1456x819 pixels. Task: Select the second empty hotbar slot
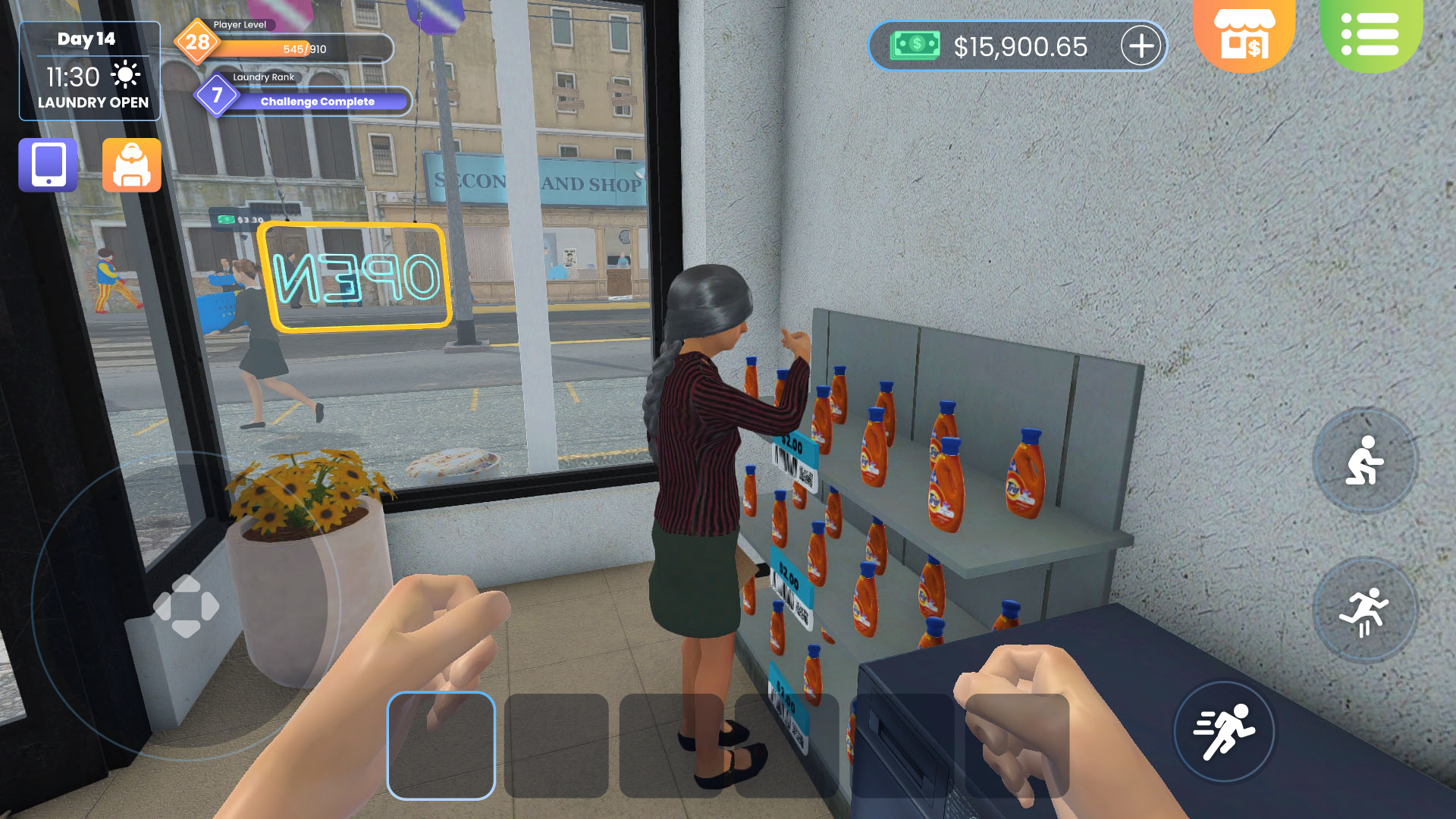[557, 747]
